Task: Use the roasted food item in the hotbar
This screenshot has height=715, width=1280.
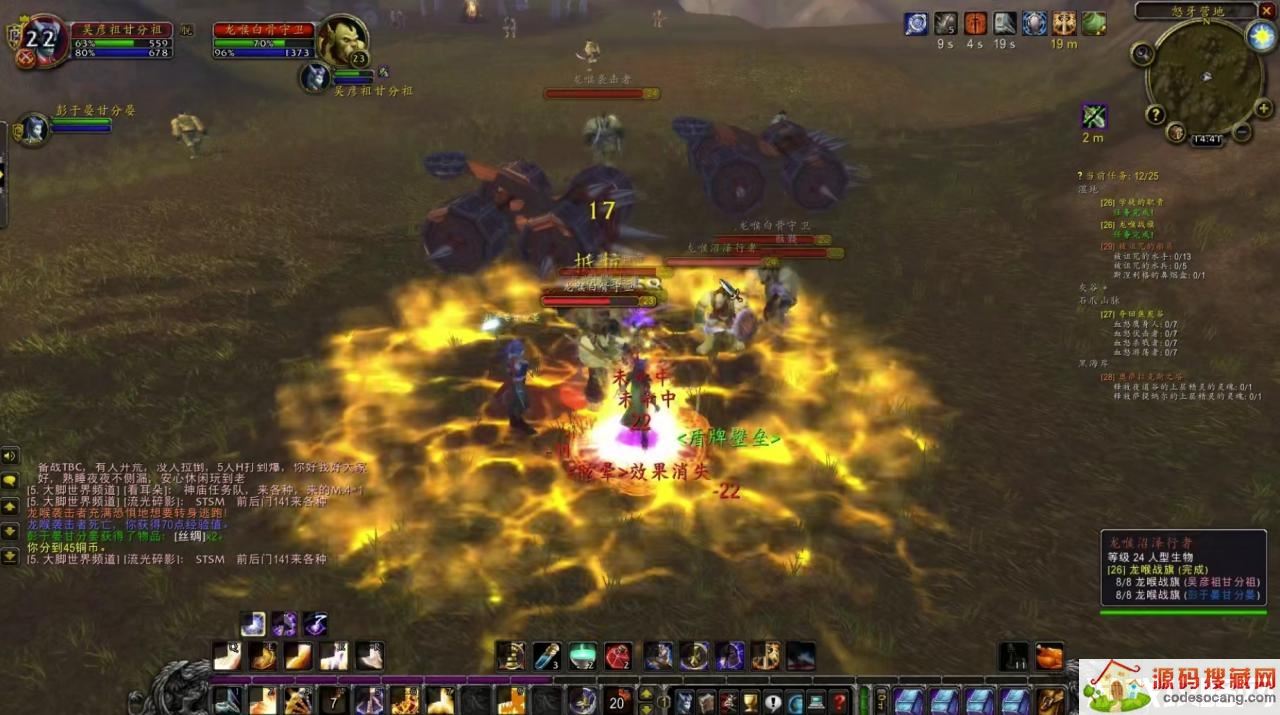Action: tap(1049, 656)
